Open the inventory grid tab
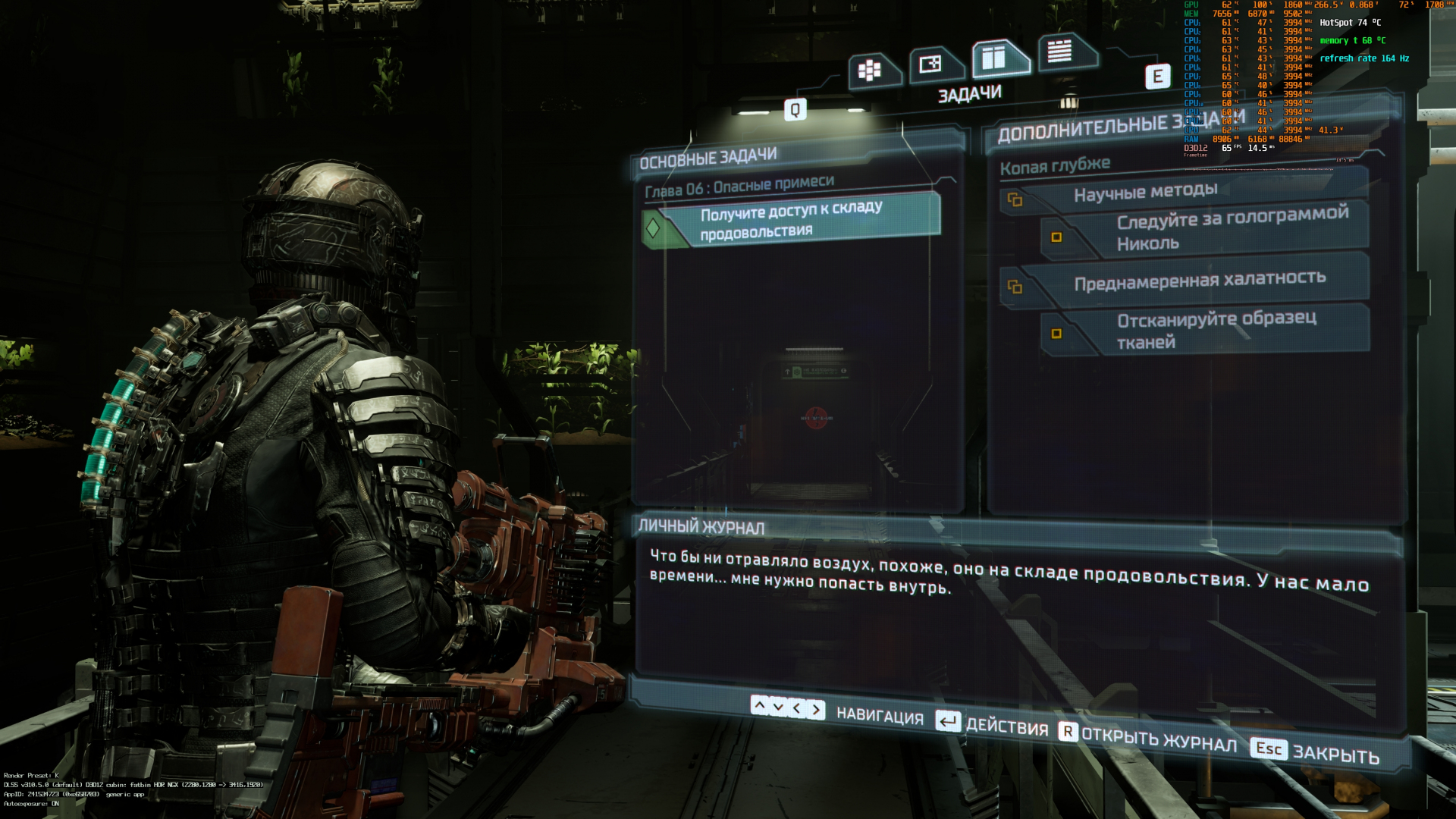The height and width of the screenshot is (819, 1456). [870, 71]
